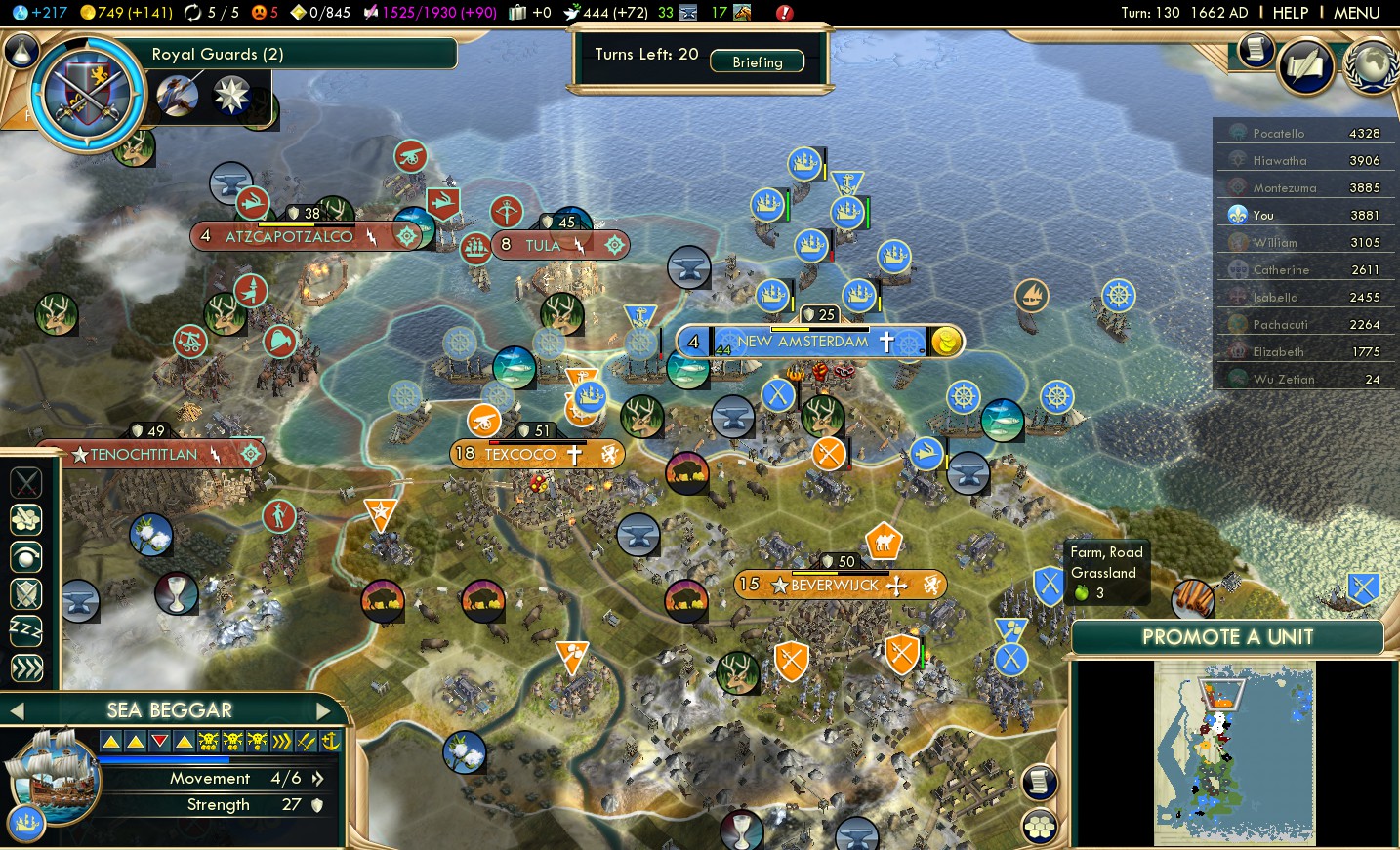The height and width of the screenshot is (850, 1400).
Task: Select Pocatello in the score list
Action: (x=1278, y=134)
